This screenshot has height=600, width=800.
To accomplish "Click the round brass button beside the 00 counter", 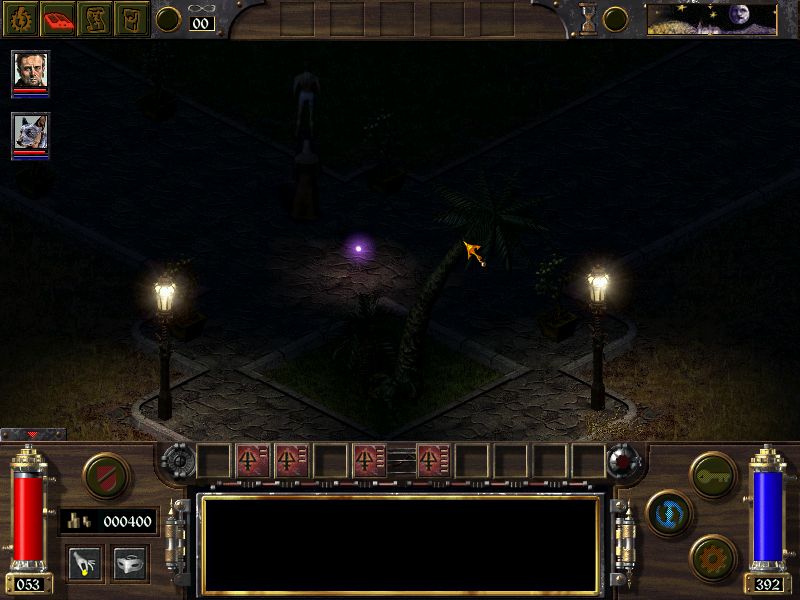I will [x=169, y=19].
